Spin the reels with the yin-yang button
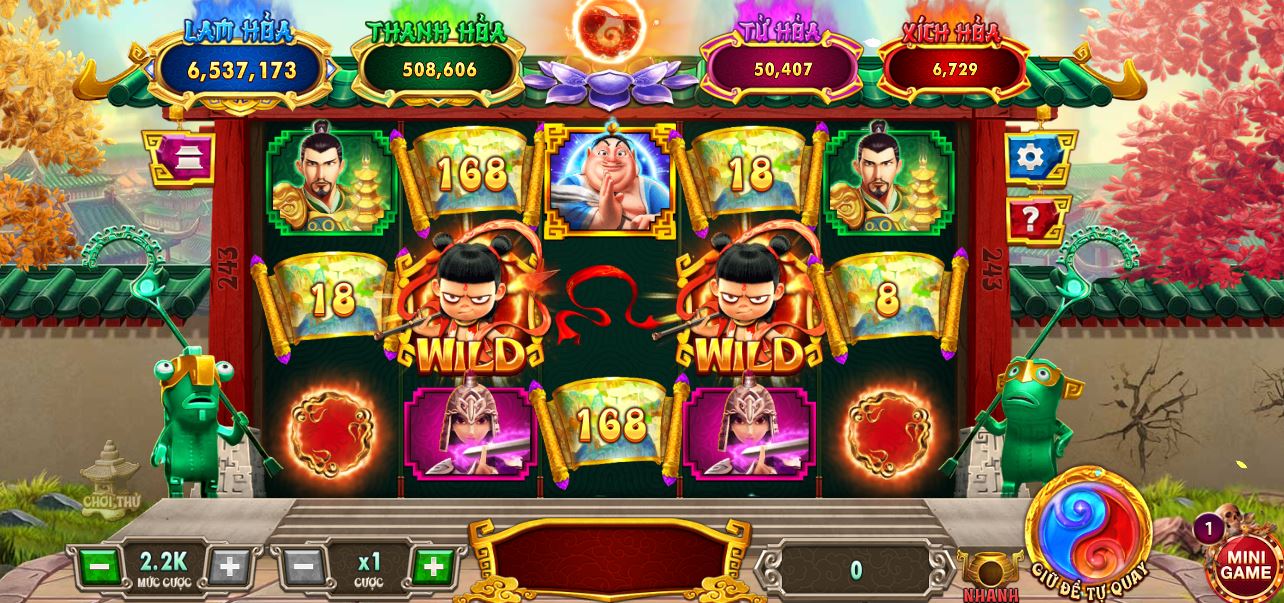 (1090, 525)
